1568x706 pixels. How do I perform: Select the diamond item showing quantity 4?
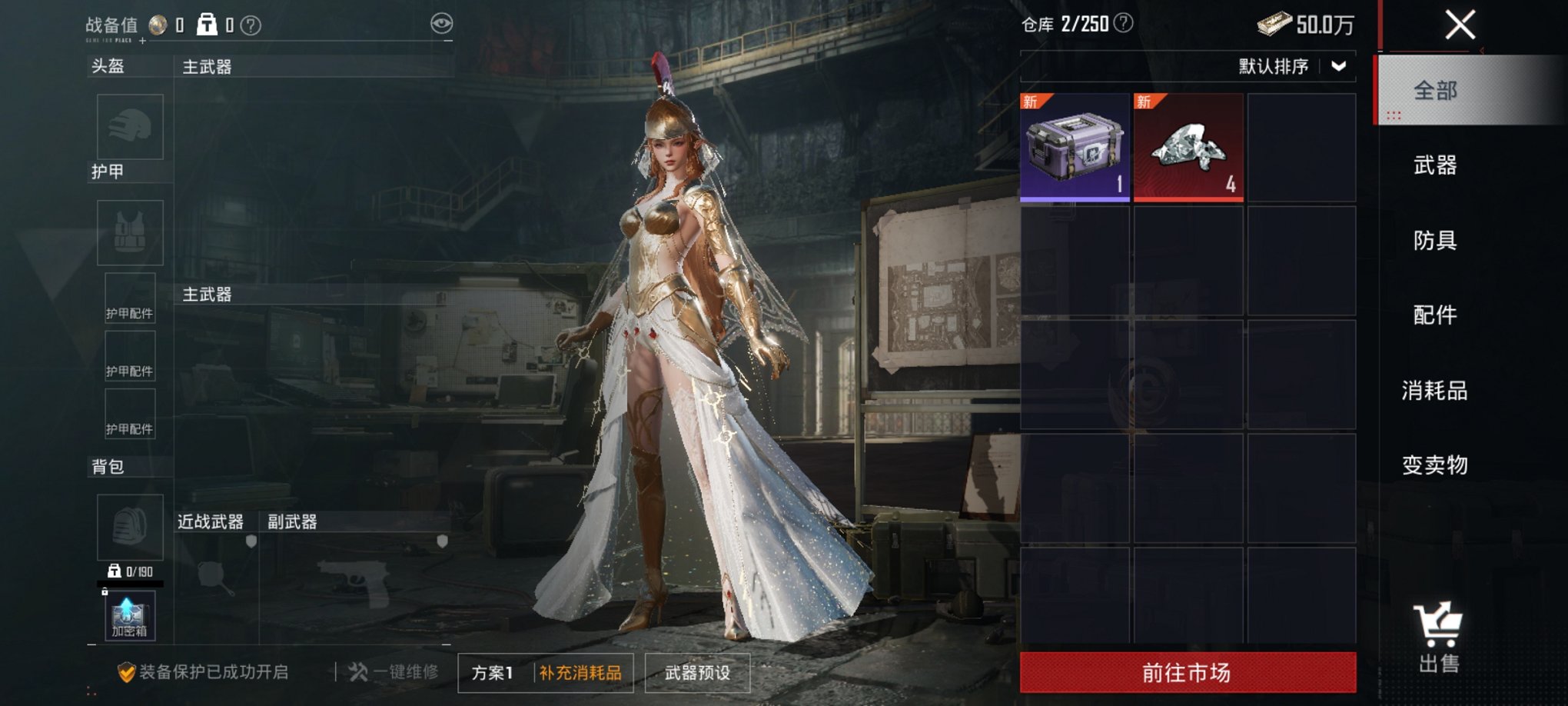pos(1190,148)
